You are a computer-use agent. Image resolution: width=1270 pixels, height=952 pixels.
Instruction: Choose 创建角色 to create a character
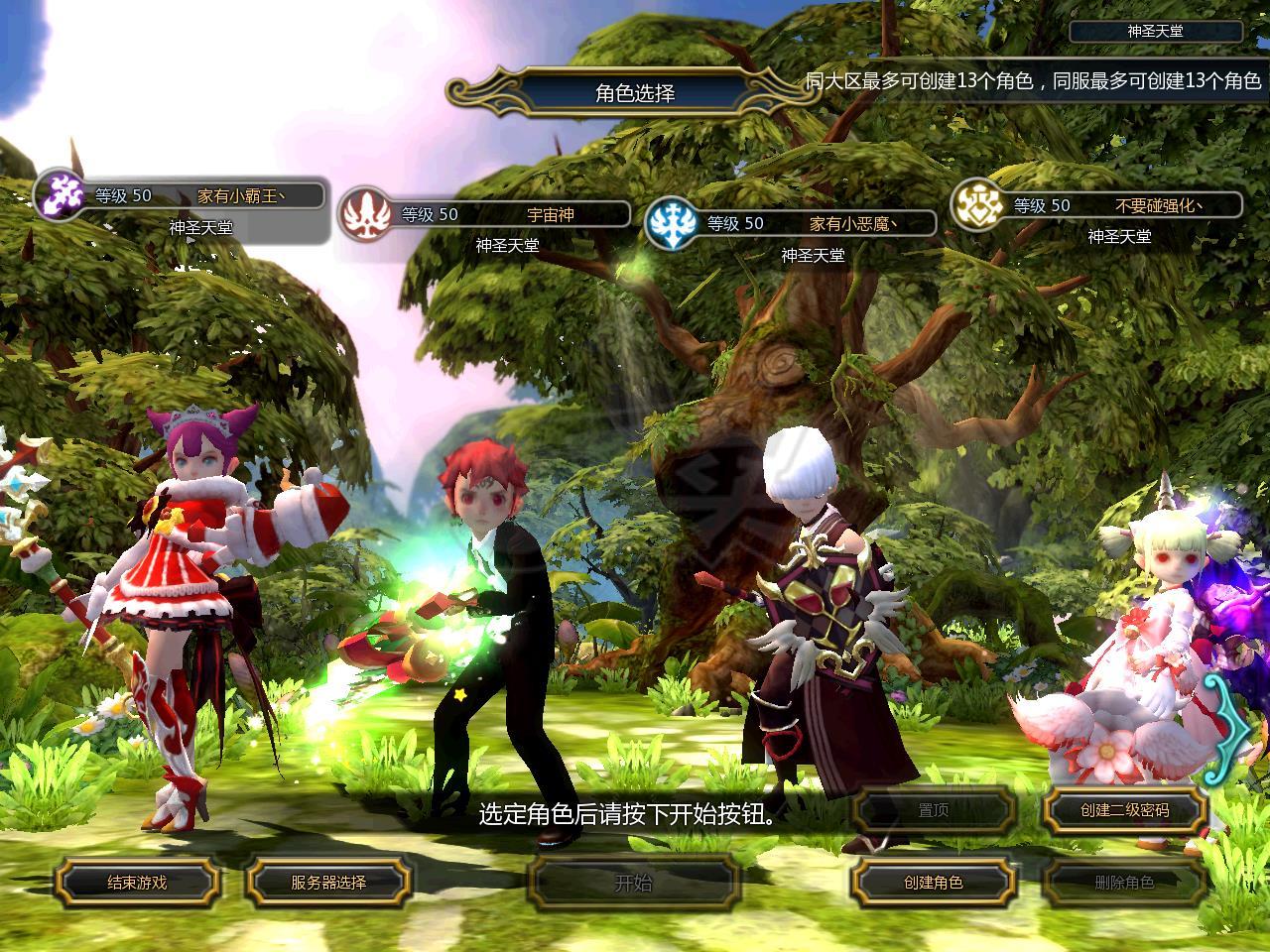tap(934, 882)
